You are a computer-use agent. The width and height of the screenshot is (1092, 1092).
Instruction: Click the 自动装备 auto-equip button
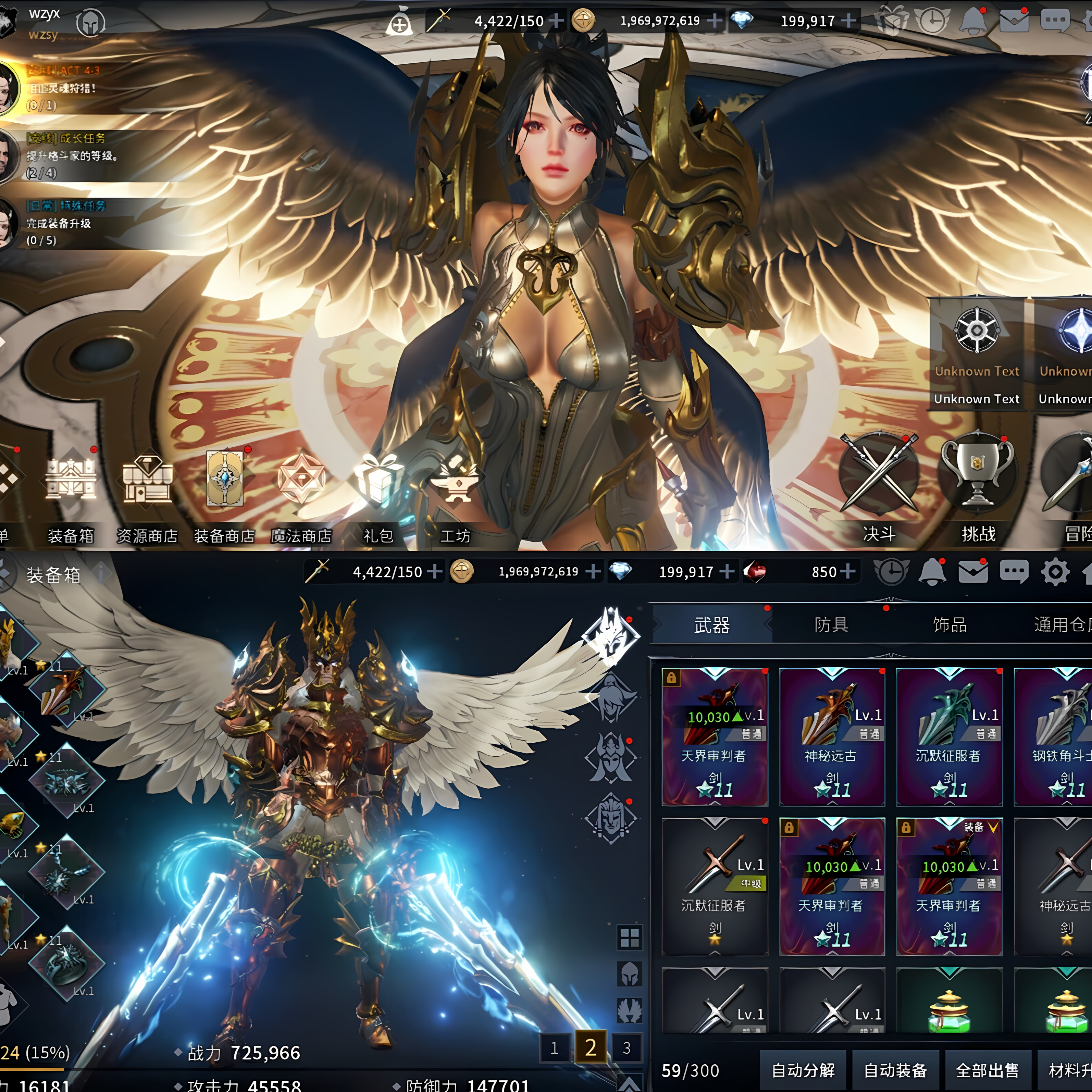tap(895, 1070)
